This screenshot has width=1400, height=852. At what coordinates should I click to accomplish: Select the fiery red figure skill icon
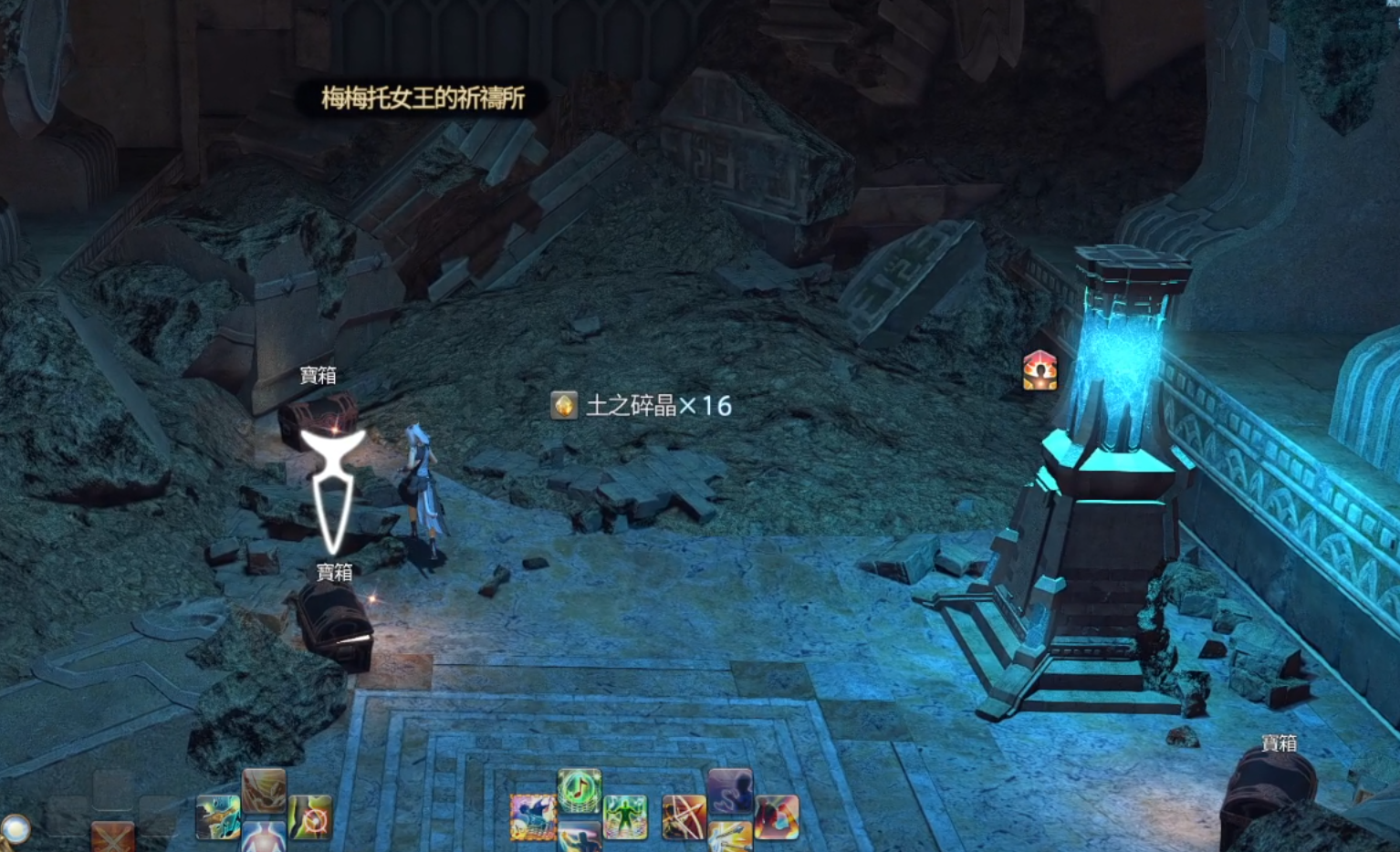(x=777, y=816)
